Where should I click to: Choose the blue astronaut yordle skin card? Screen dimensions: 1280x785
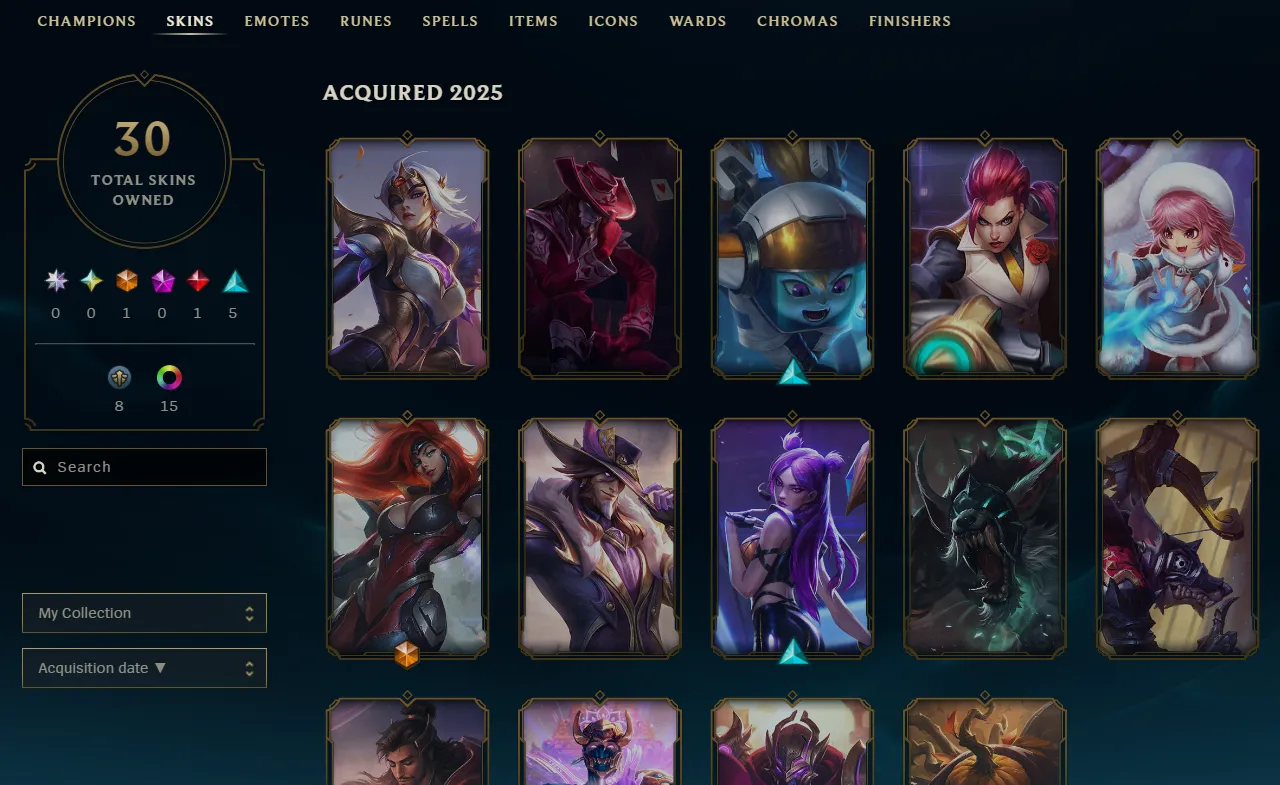tap(792, 258)
